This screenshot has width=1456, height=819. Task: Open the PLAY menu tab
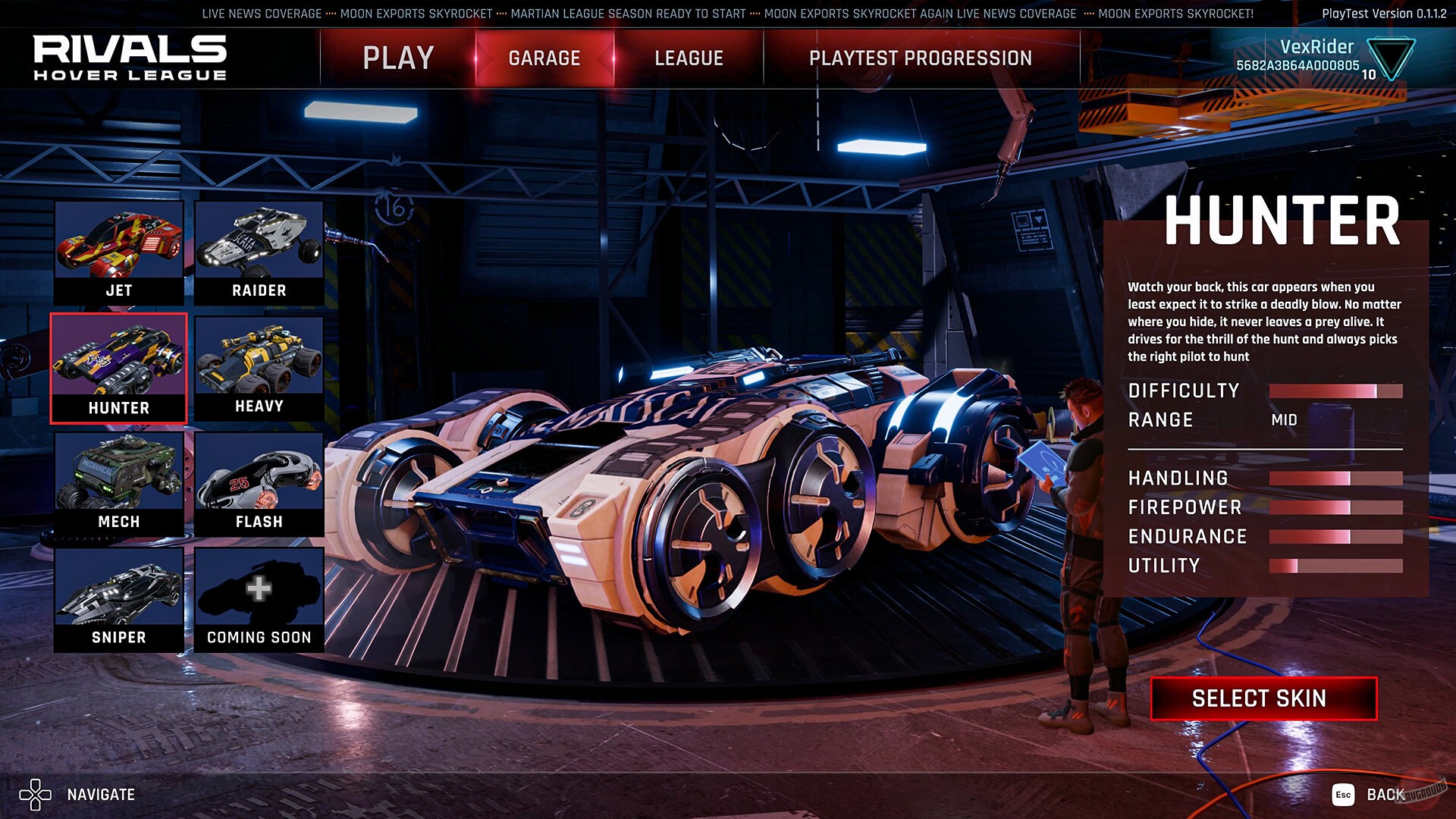pos(397,57)
